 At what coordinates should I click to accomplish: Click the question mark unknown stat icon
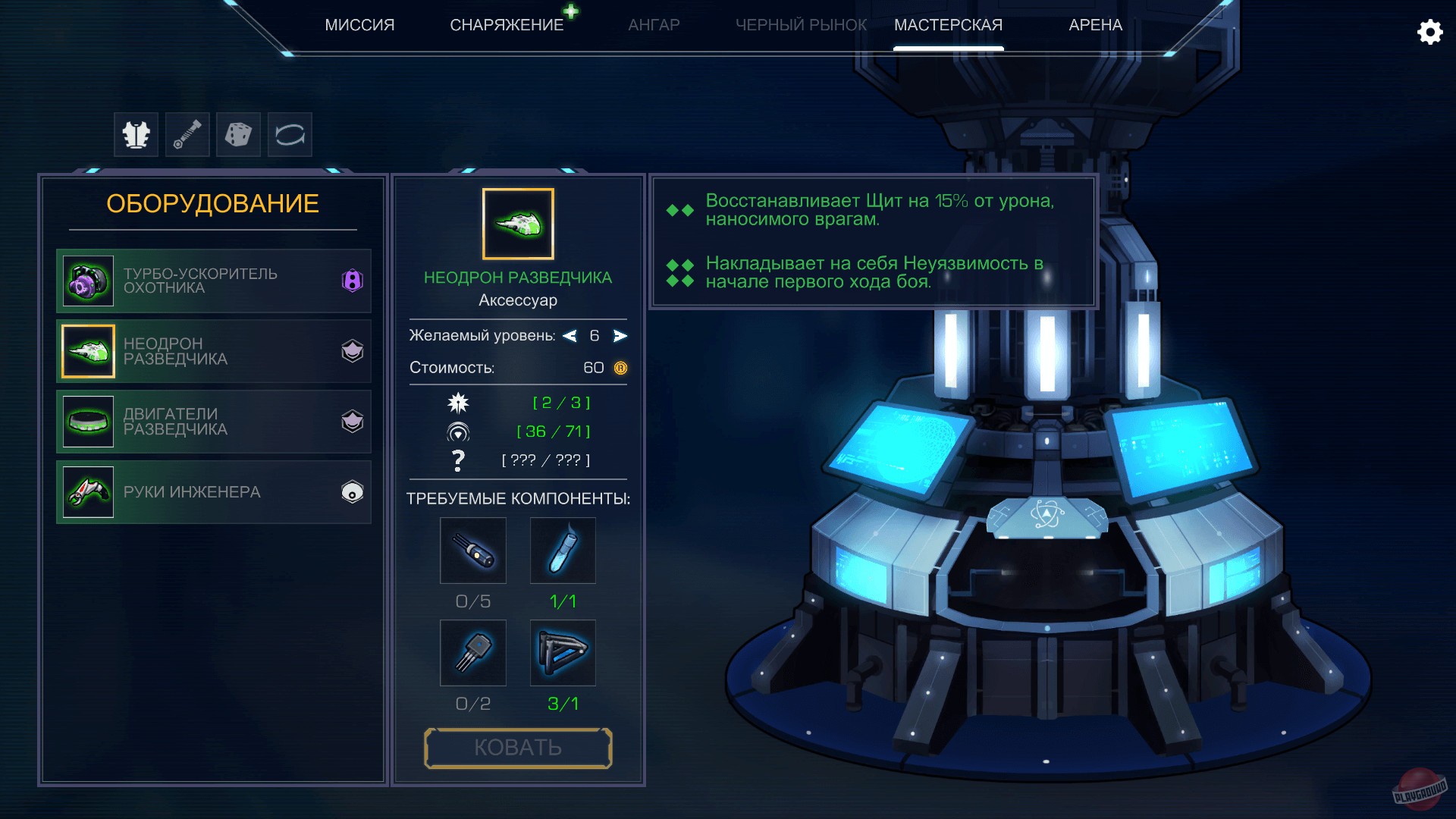[458, 459]
